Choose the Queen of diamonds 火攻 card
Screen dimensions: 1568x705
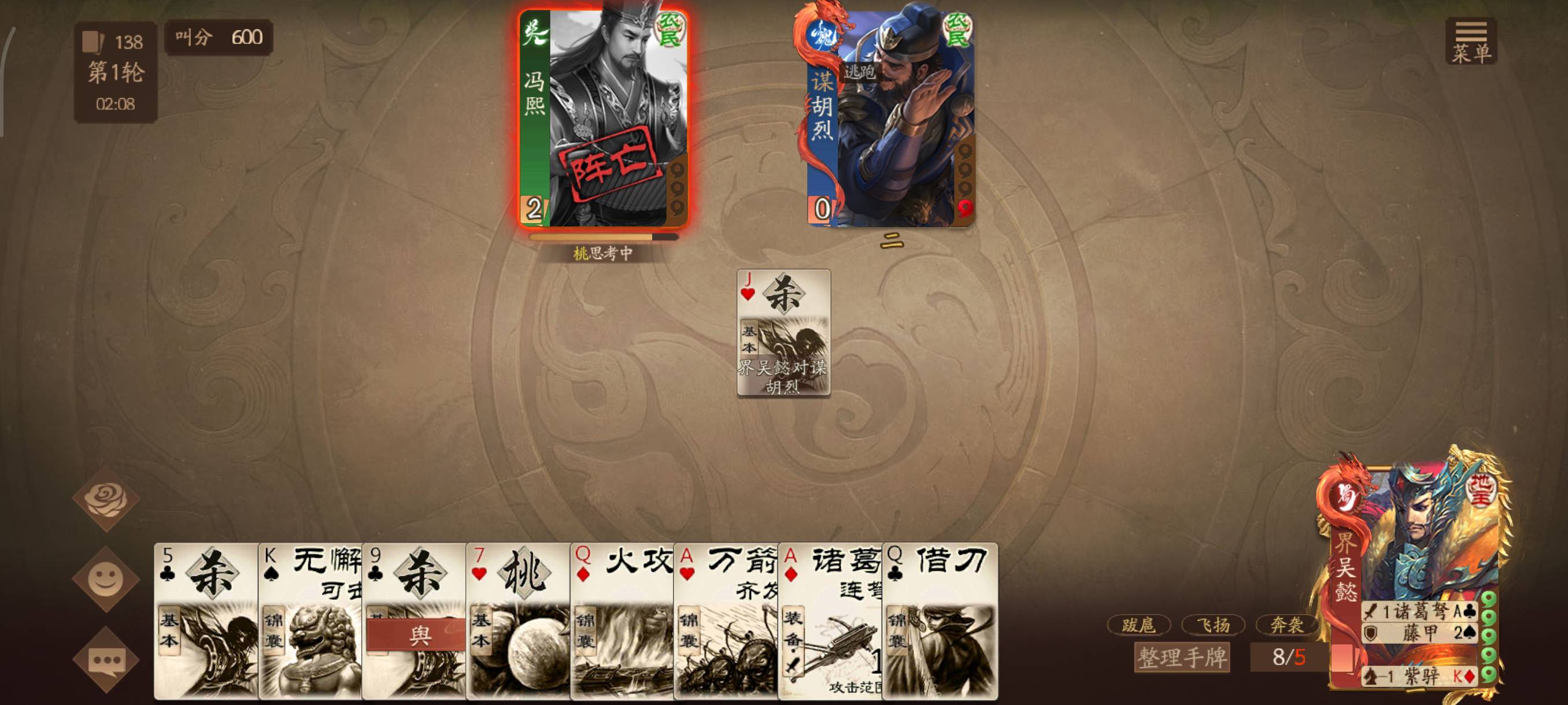622,621
